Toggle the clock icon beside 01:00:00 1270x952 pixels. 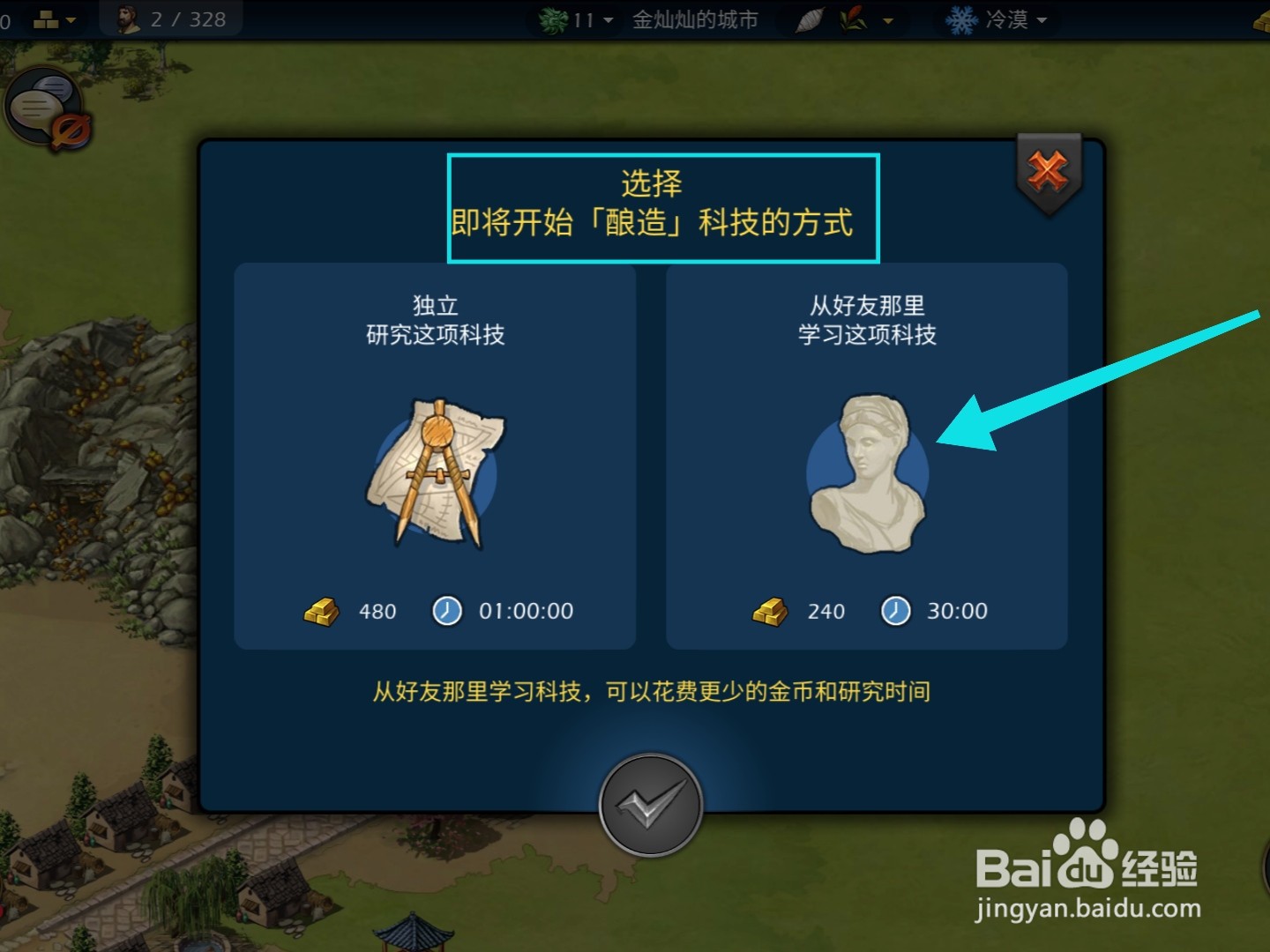(447, 611)
